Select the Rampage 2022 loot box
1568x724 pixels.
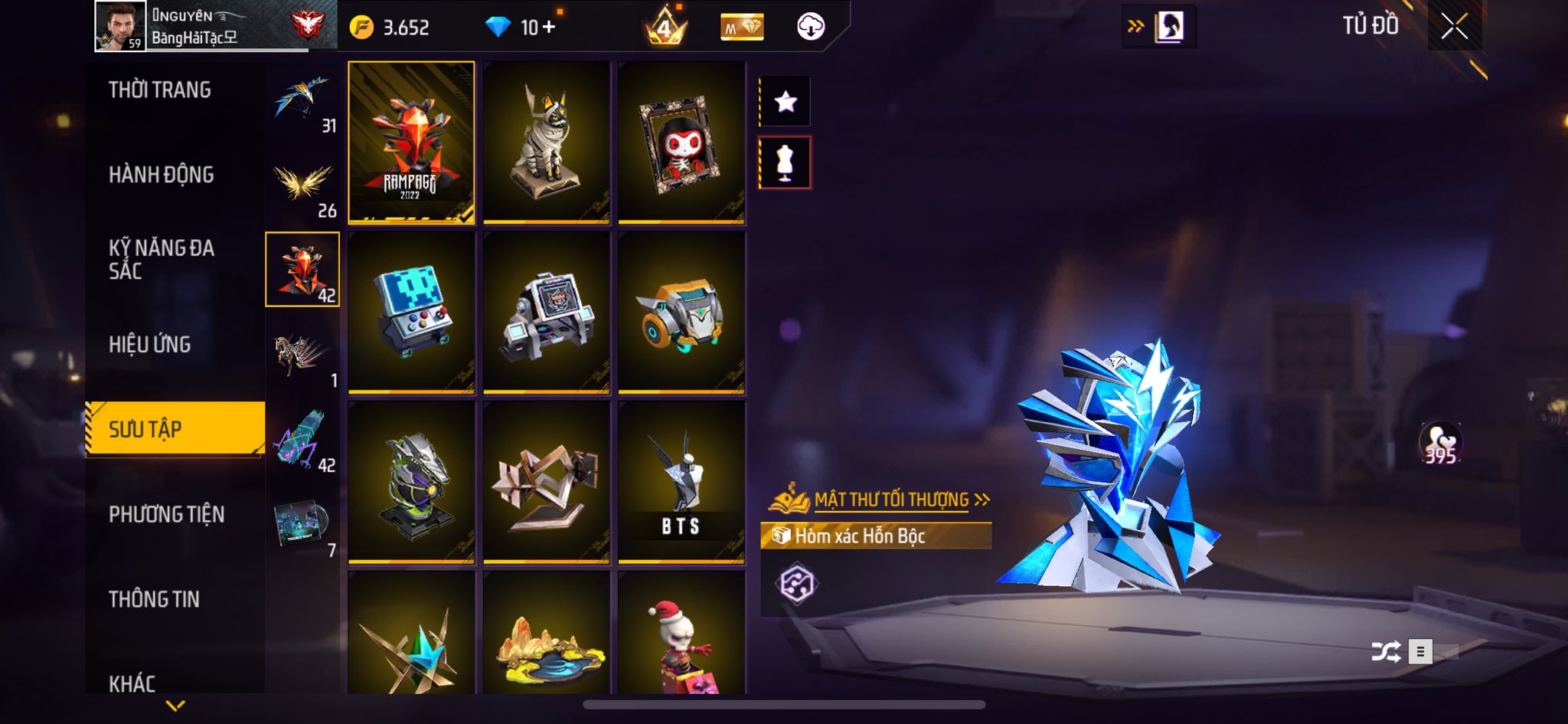click(x=411, y=143)
